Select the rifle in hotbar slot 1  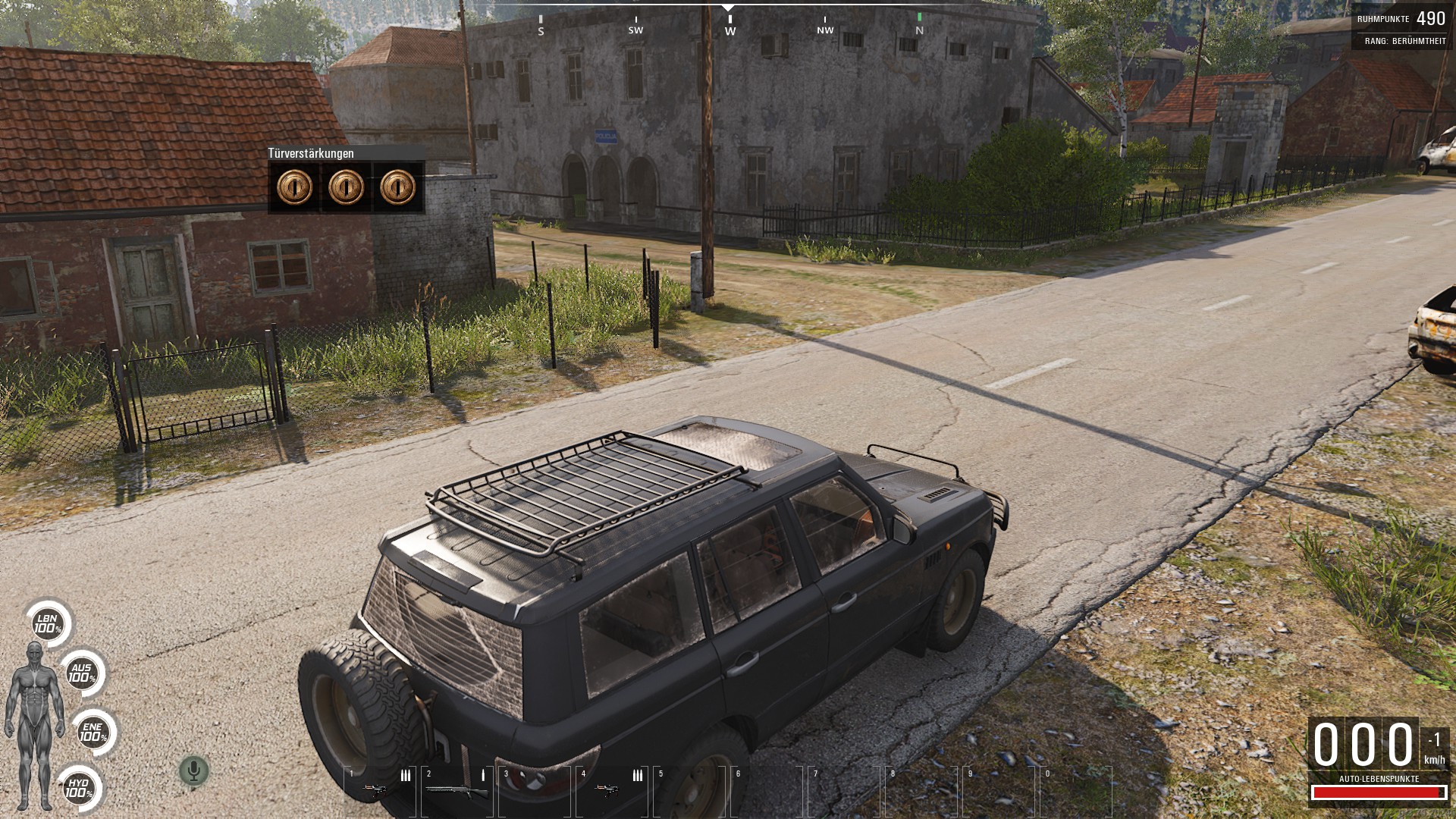pos(375,790)
